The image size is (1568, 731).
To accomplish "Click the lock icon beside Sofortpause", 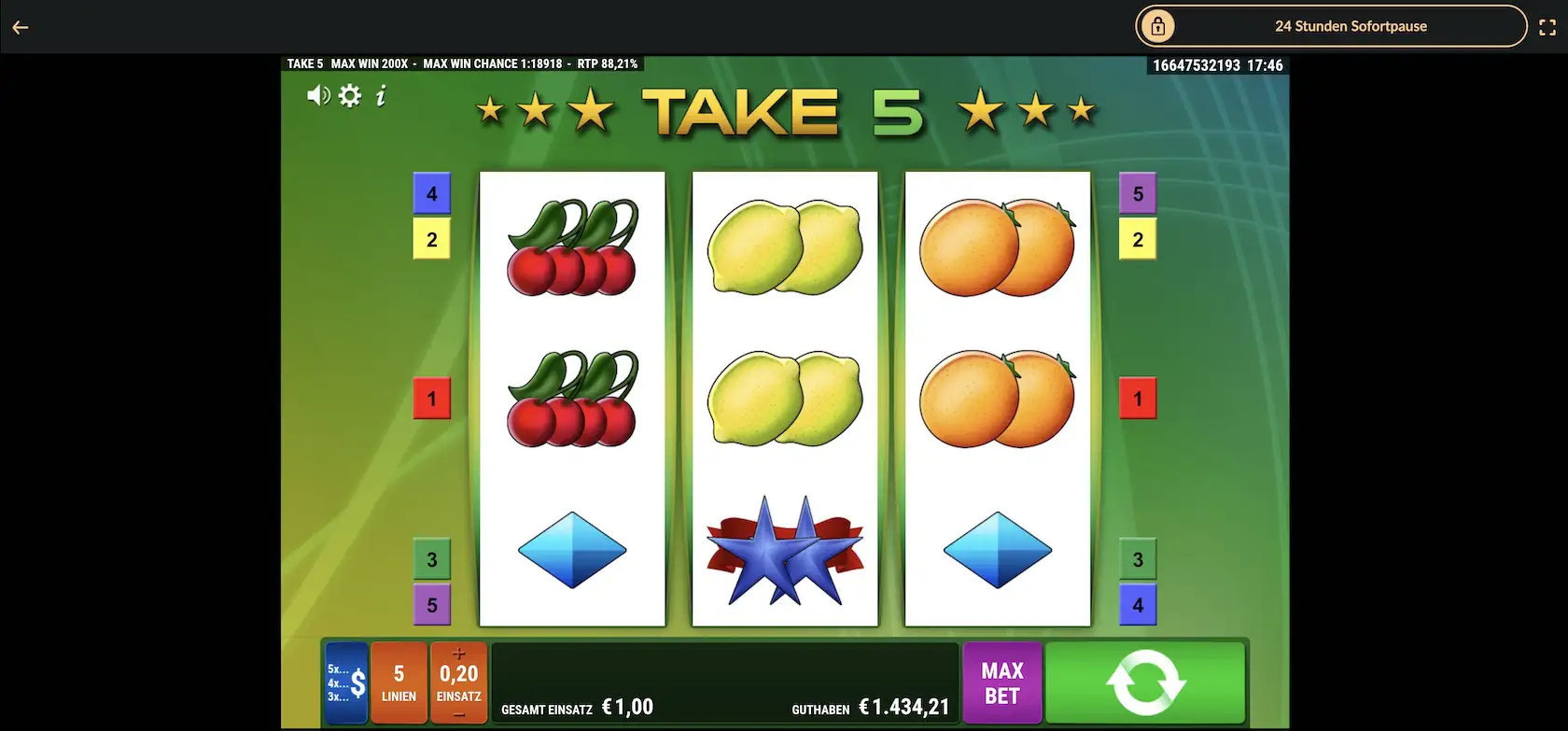I will (1157, 26).
